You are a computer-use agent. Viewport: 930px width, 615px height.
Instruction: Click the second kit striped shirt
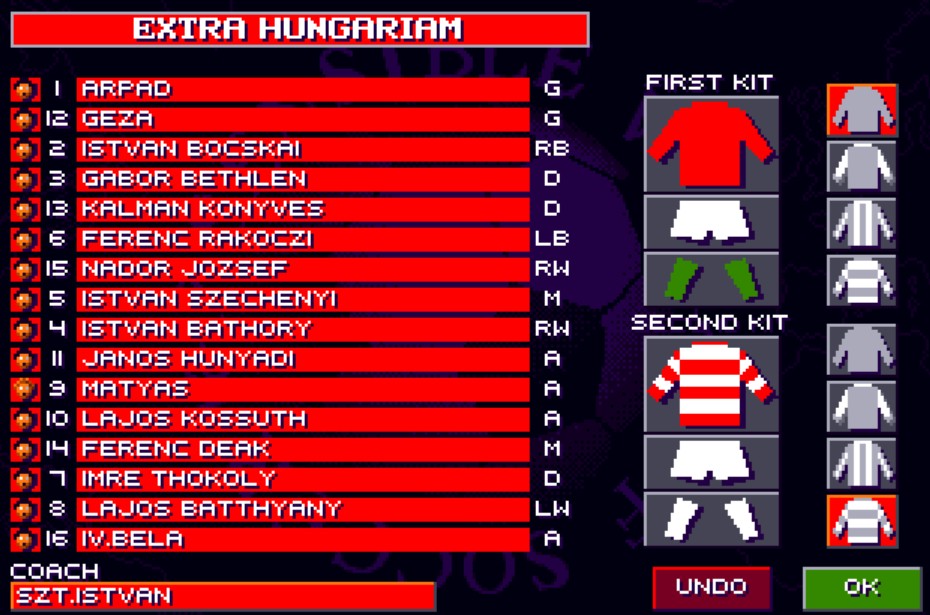coord(711,385)
